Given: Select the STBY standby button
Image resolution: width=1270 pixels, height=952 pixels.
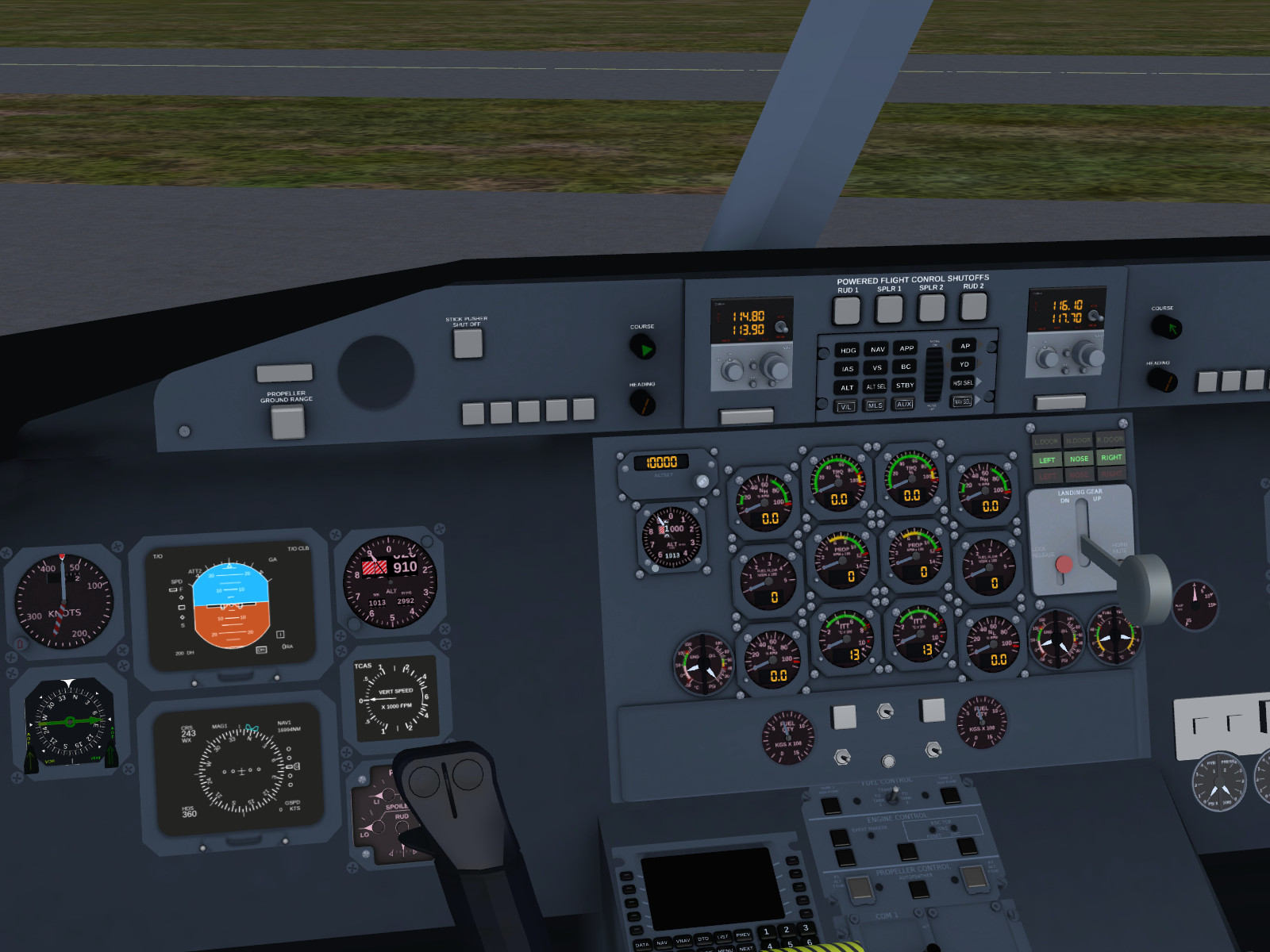Looking at the screenshot, I should (x=905, y=386).
